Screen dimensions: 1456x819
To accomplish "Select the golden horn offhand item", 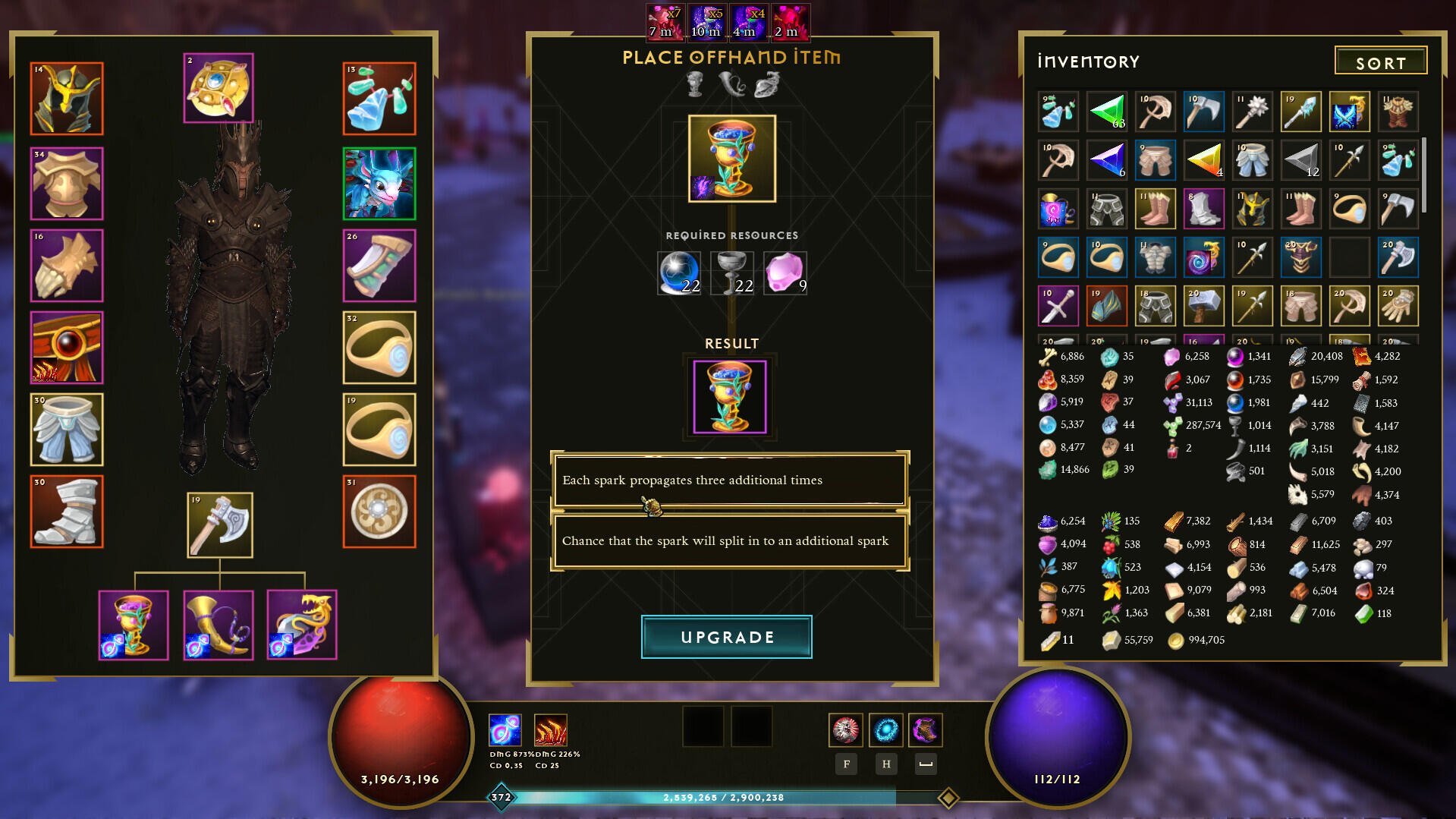I will point(219,624).
